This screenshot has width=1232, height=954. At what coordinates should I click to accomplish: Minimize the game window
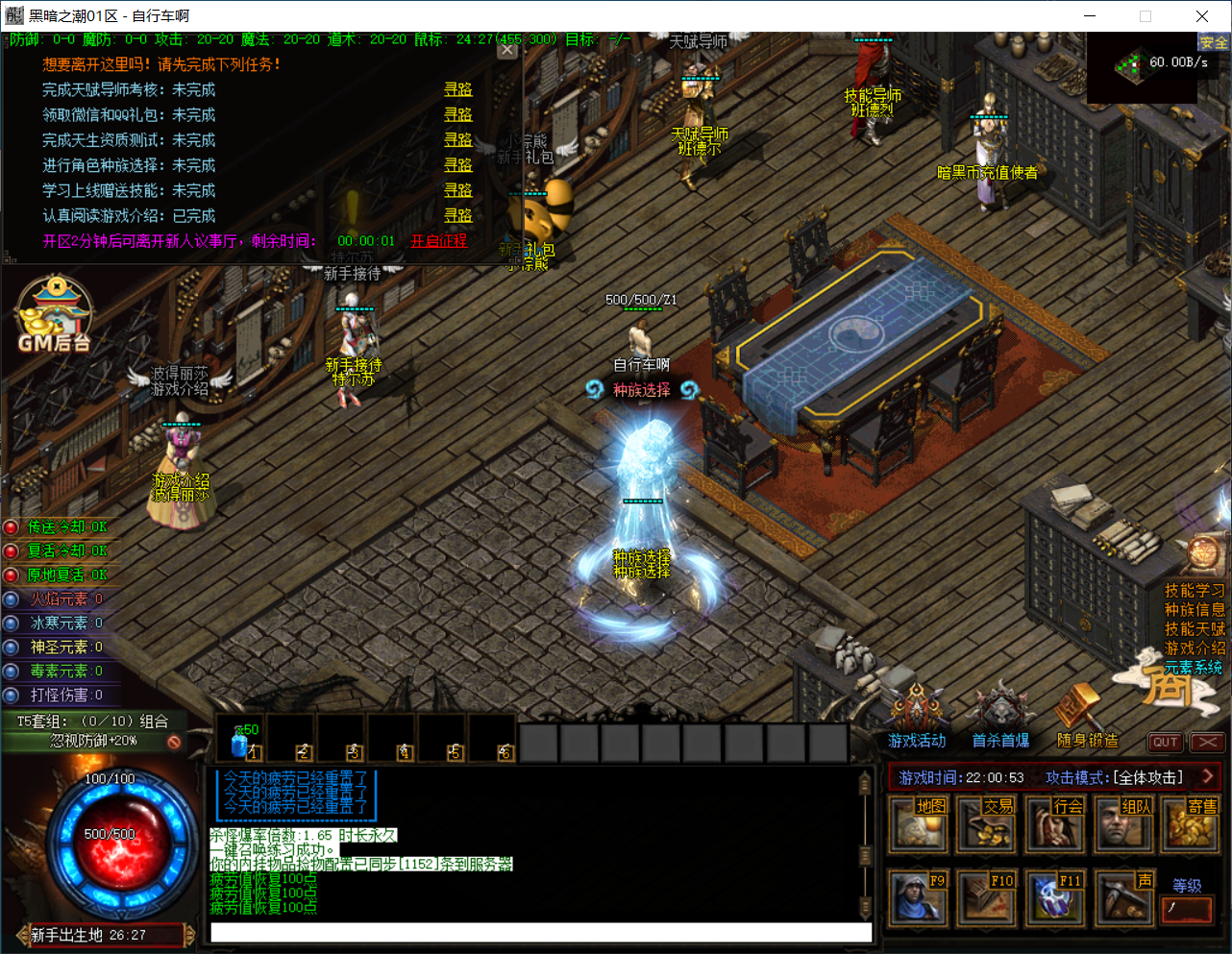click(1091, 16)
